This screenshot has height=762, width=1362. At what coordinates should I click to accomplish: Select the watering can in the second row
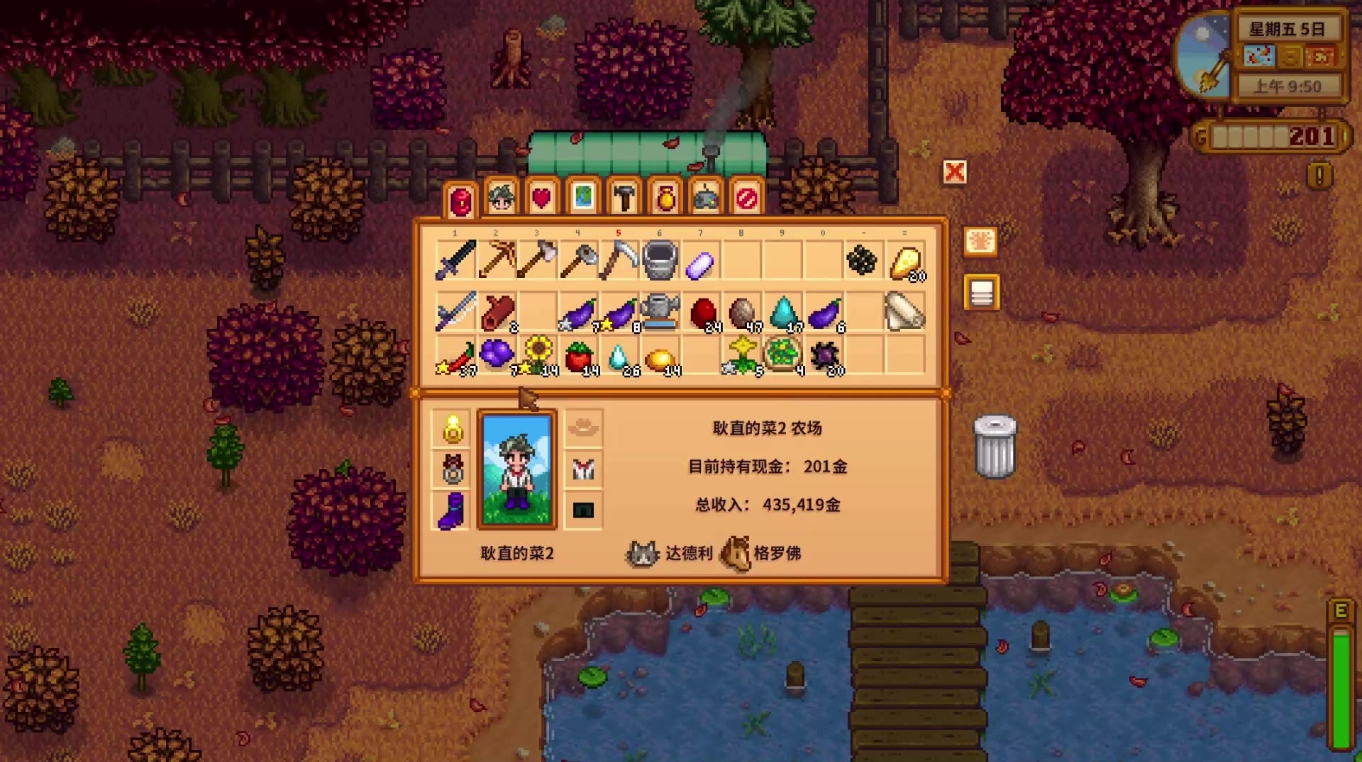(x=659, y=311)
